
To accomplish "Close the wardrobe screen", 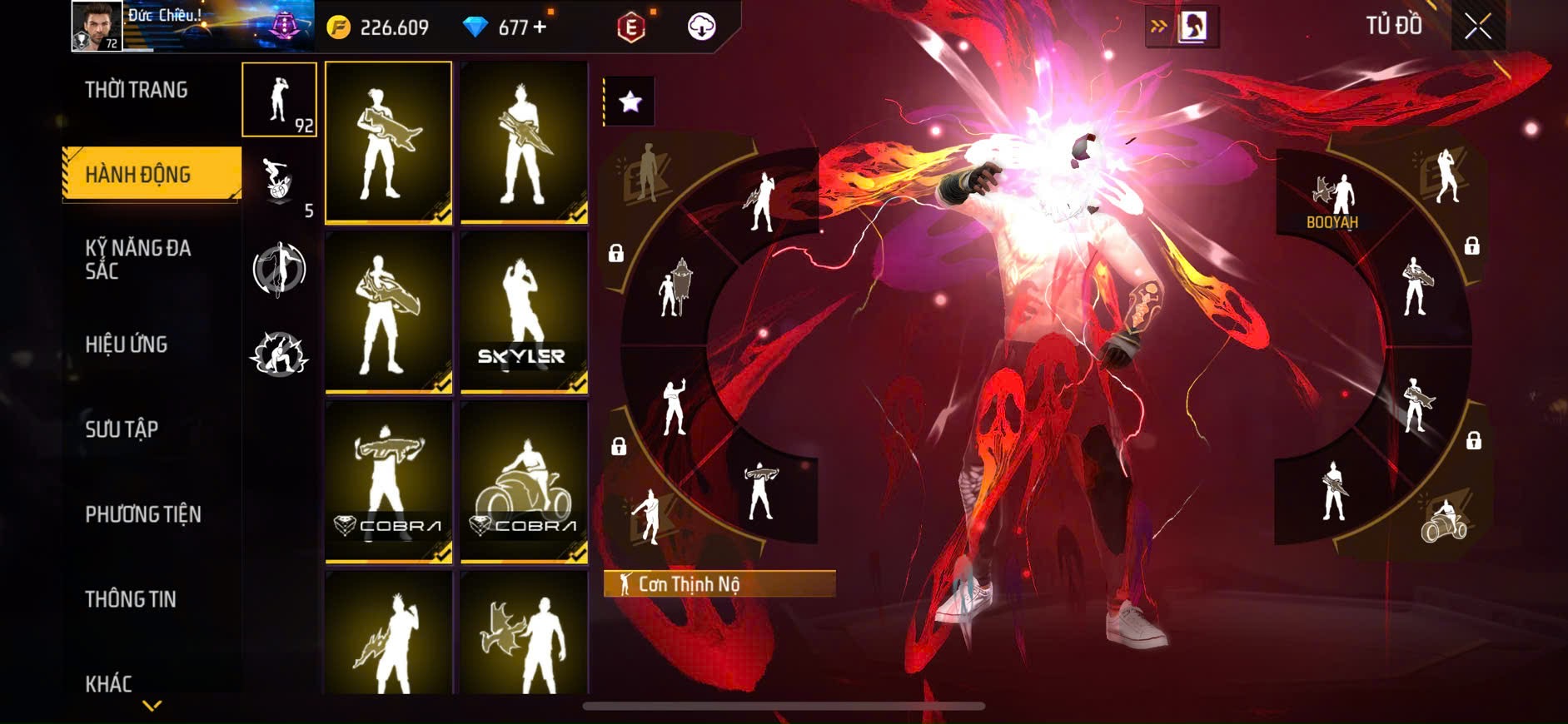I will click(x=1477, y=27).
